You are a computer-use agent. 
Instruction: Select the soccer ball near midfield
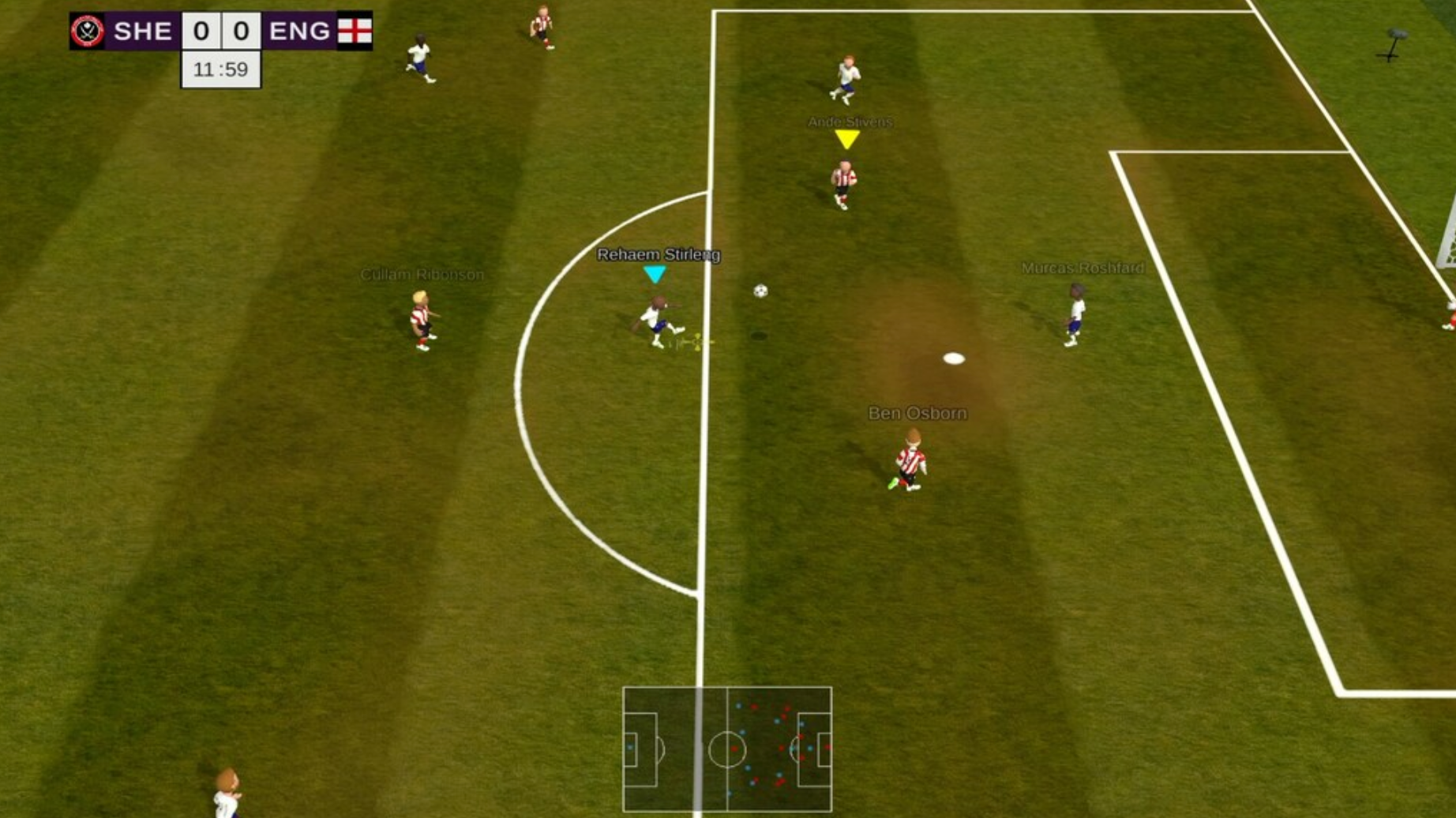760,291
